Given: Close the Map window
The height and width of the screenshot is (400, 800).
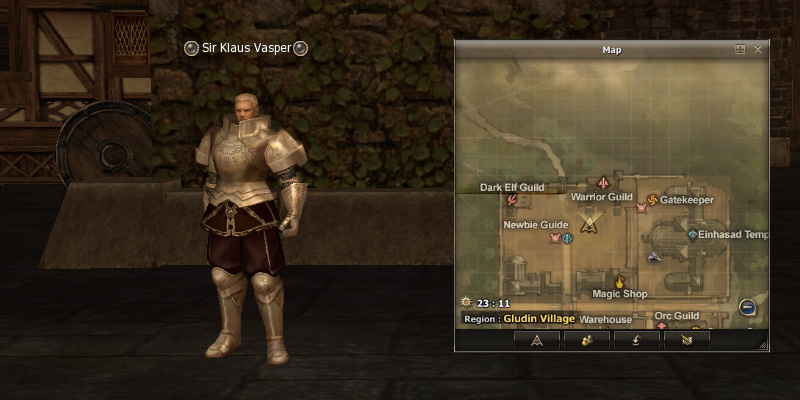Looking at the screenshot, I should 758,49.
